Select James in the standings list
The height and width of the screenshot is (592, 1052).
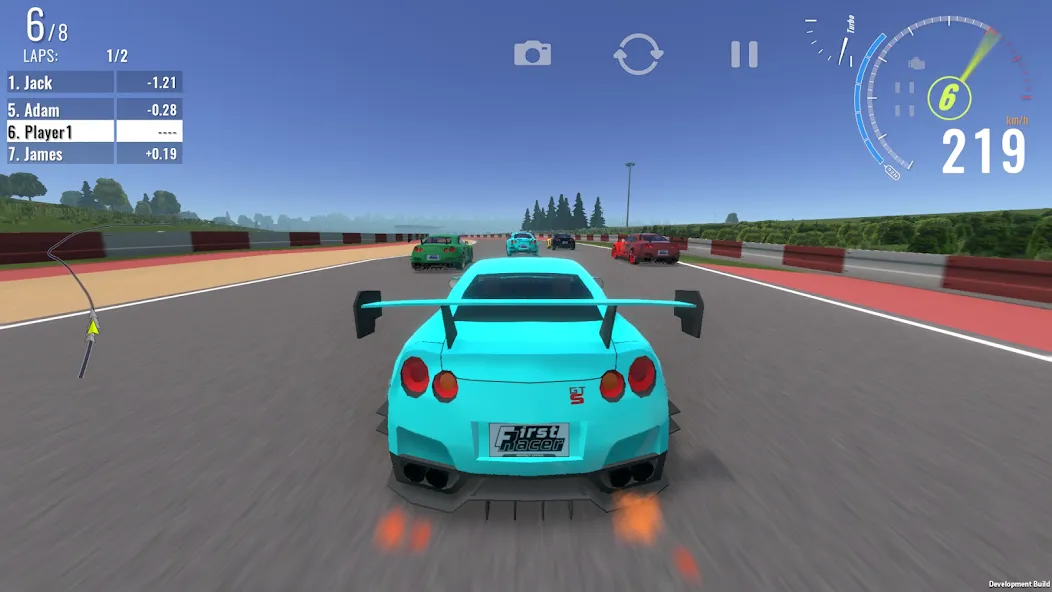tap(94, 154)
